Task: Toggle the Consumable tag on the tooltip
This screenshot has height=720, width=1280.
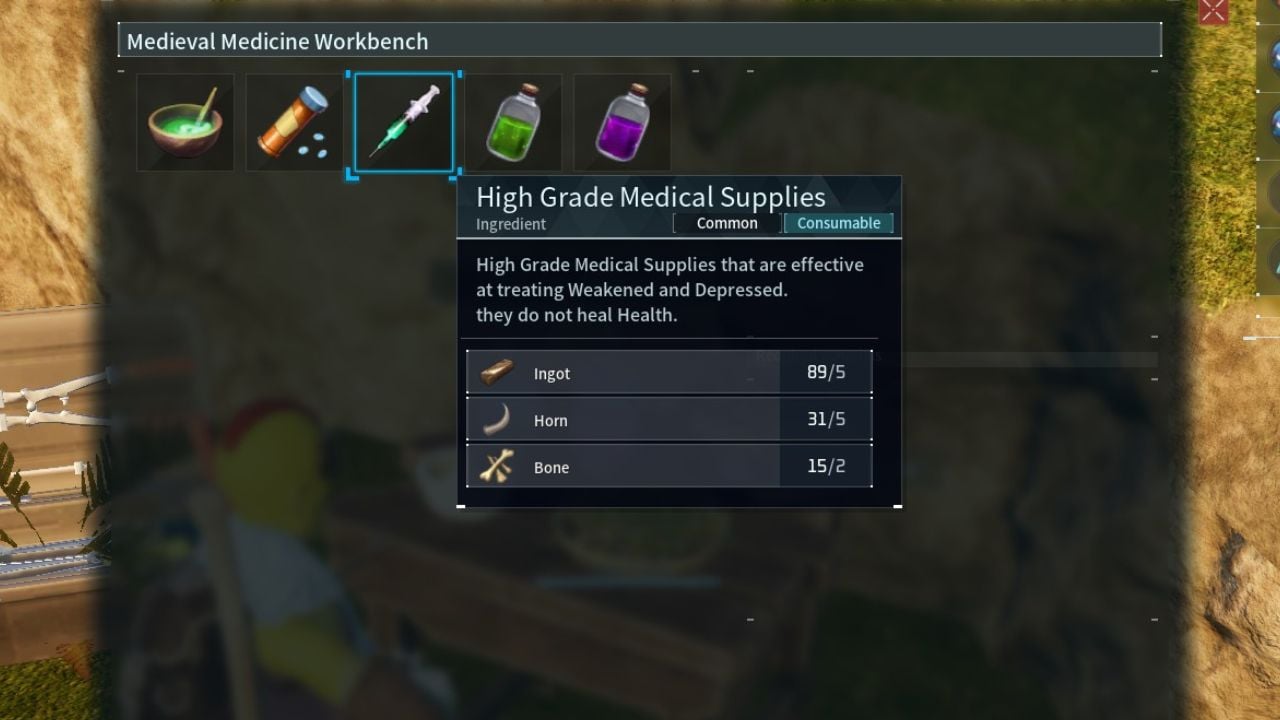Action: [x=839, y=223]
